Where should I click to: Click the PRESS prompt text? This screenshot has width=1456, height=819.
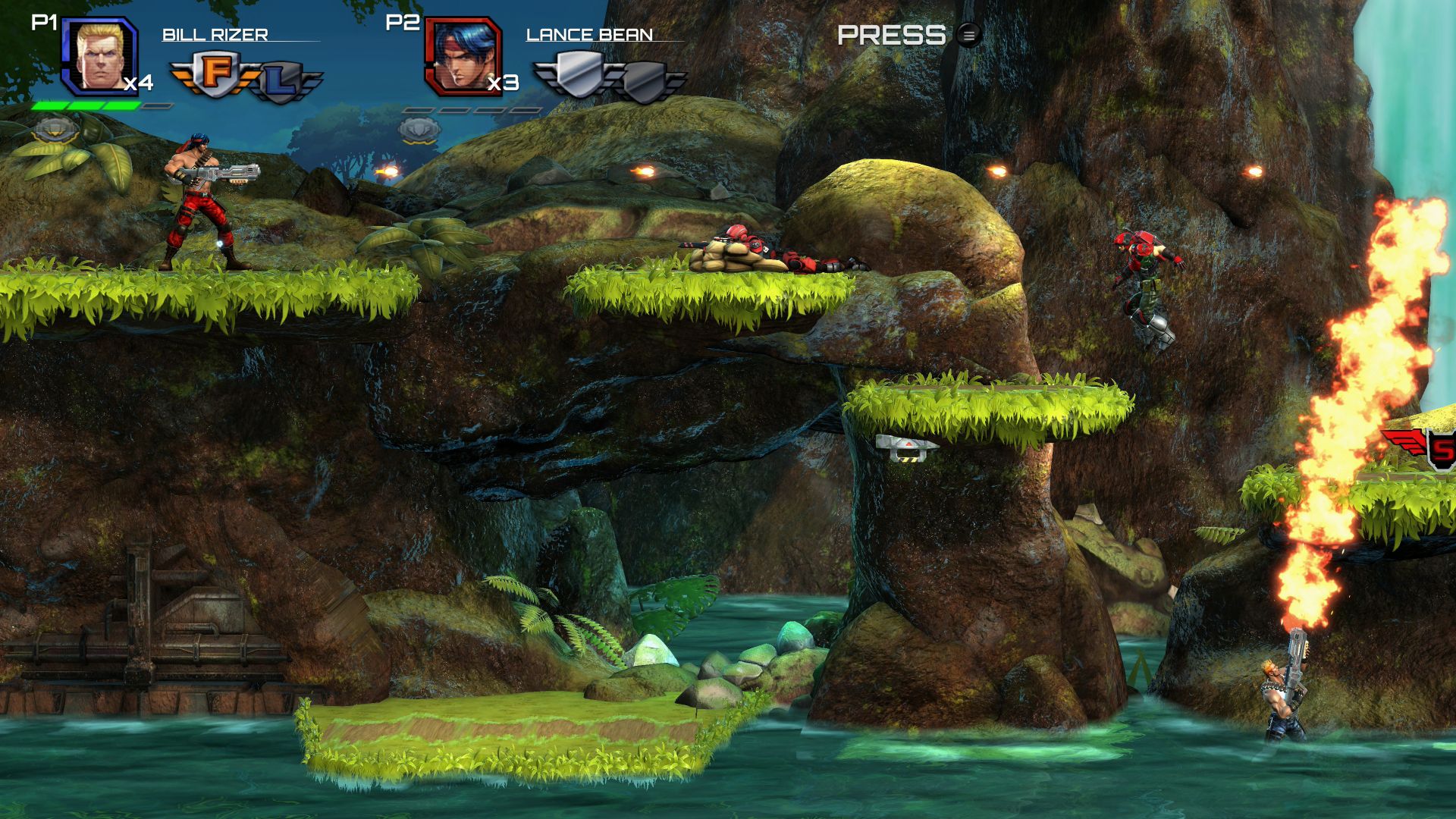[891, 34]
